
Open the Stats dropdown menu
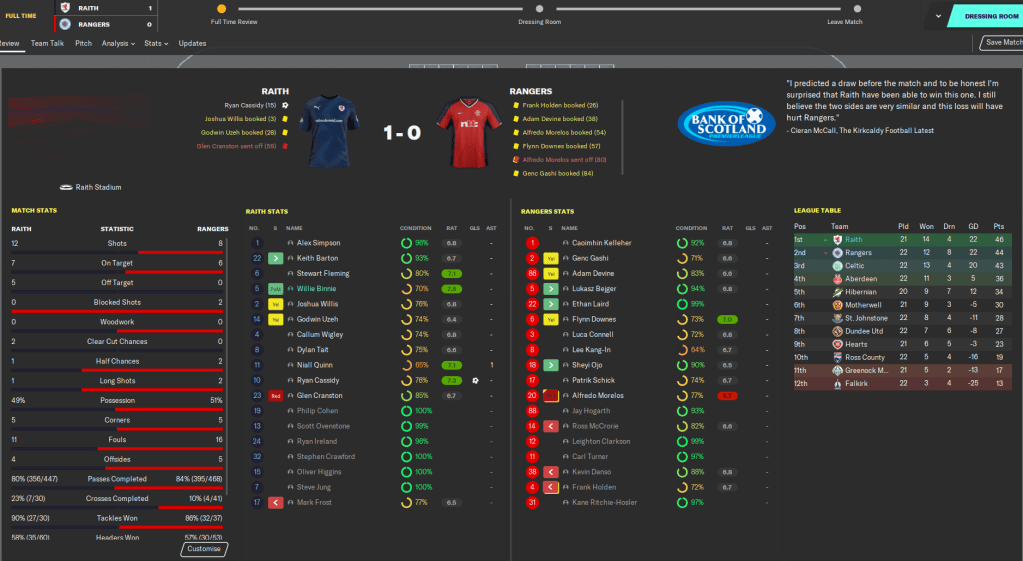click(155, 43)
